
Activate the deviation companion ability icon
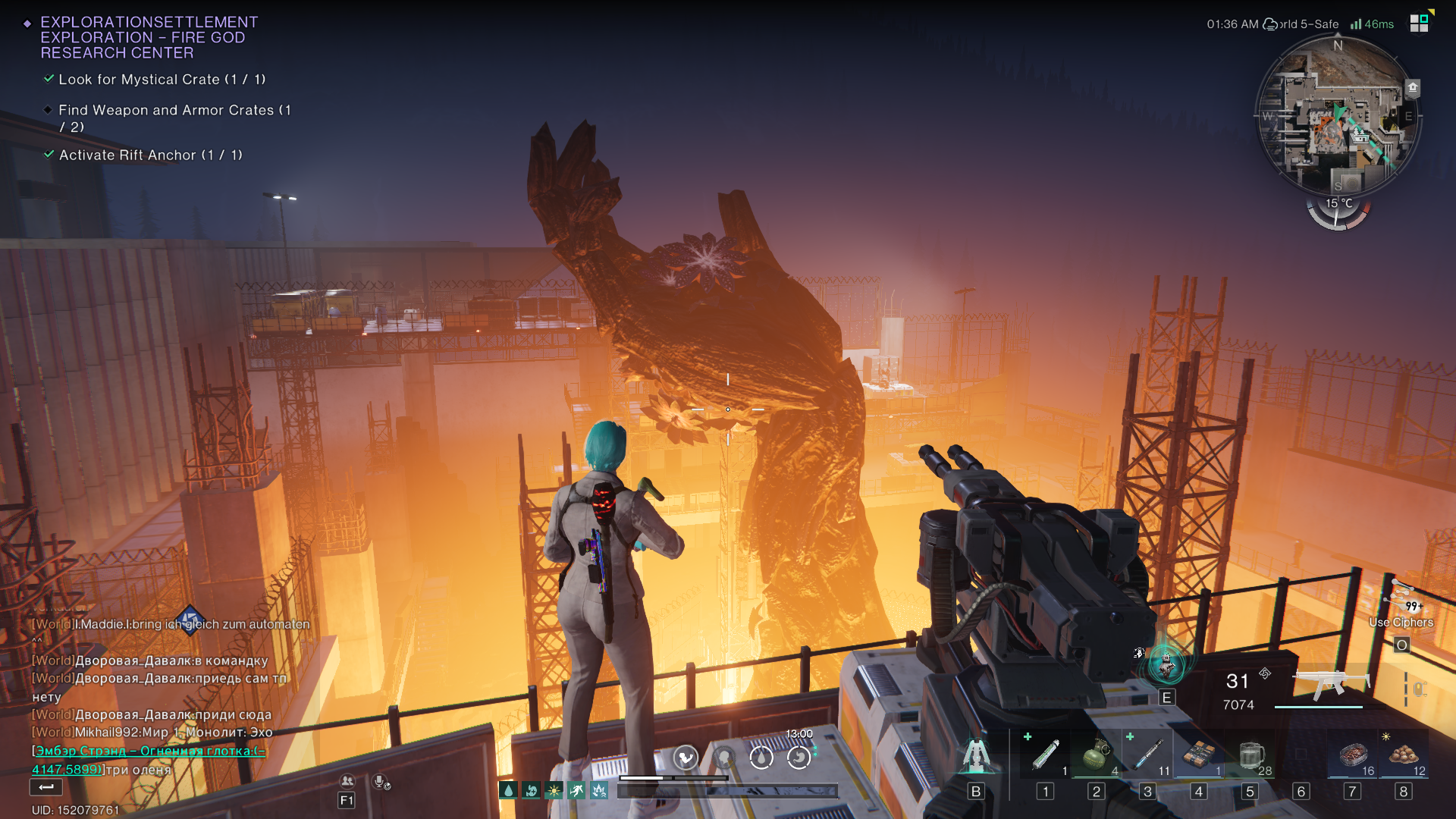click(x=1166, y=665)
